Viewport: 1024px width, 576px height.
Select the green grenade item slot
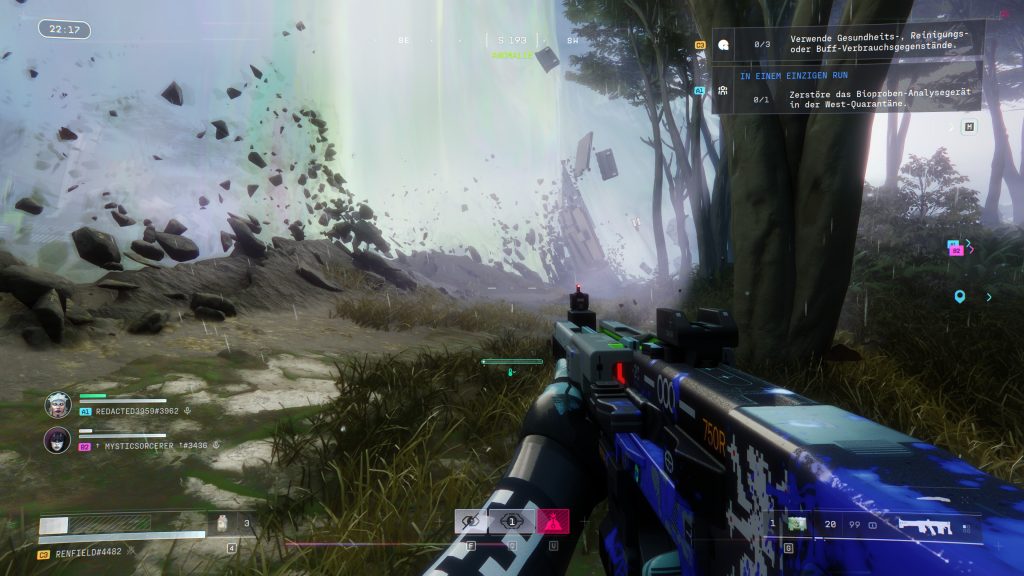pyautogui.click(x=797, y=523)
